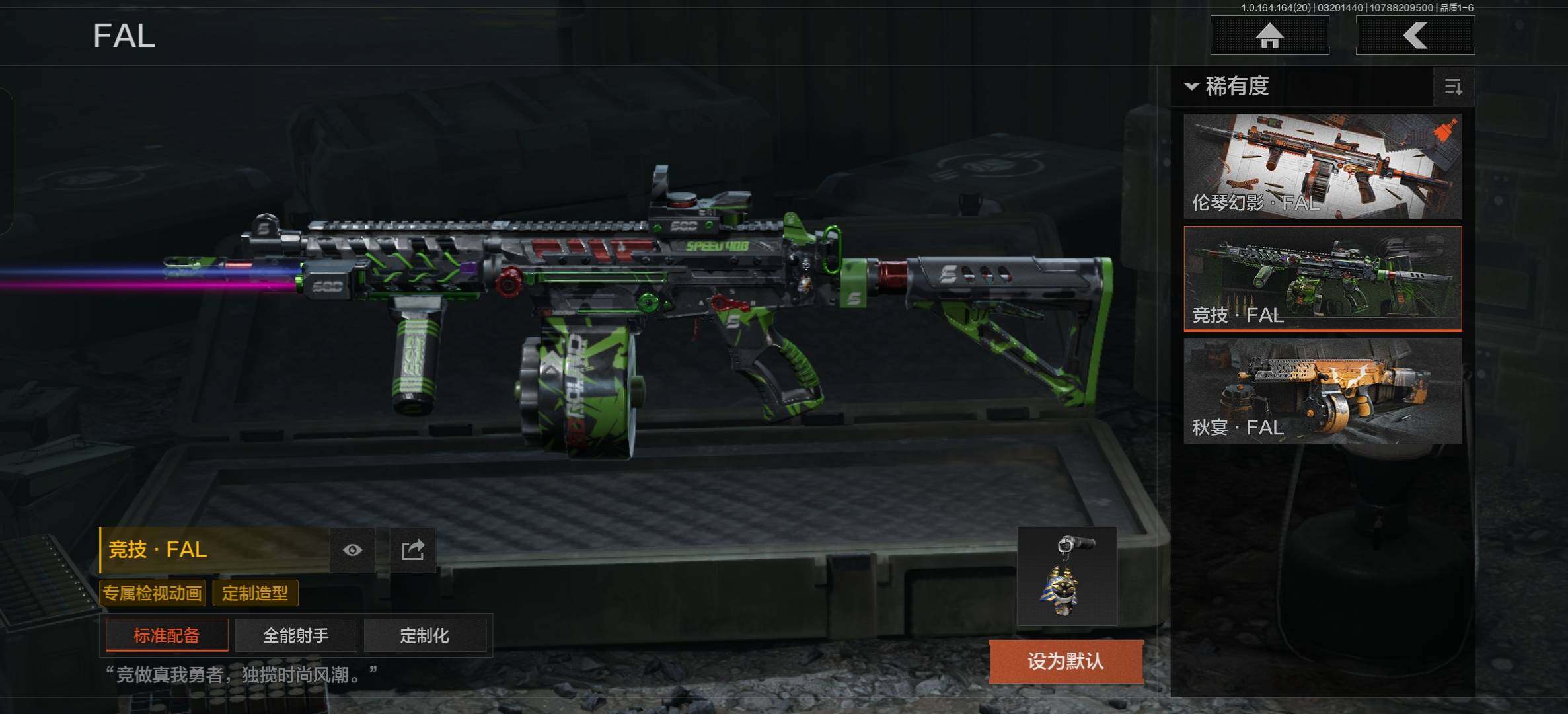Choose the 竞技·FAL skin thumbnail
This screenshot has height=714, width=1568.
tap(1322, 278)
